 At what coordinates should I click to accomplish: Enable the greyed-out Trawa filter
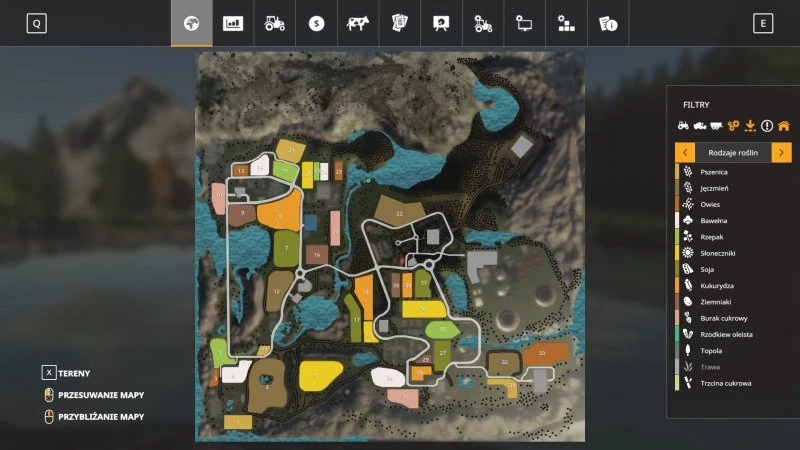pos(713,367)
